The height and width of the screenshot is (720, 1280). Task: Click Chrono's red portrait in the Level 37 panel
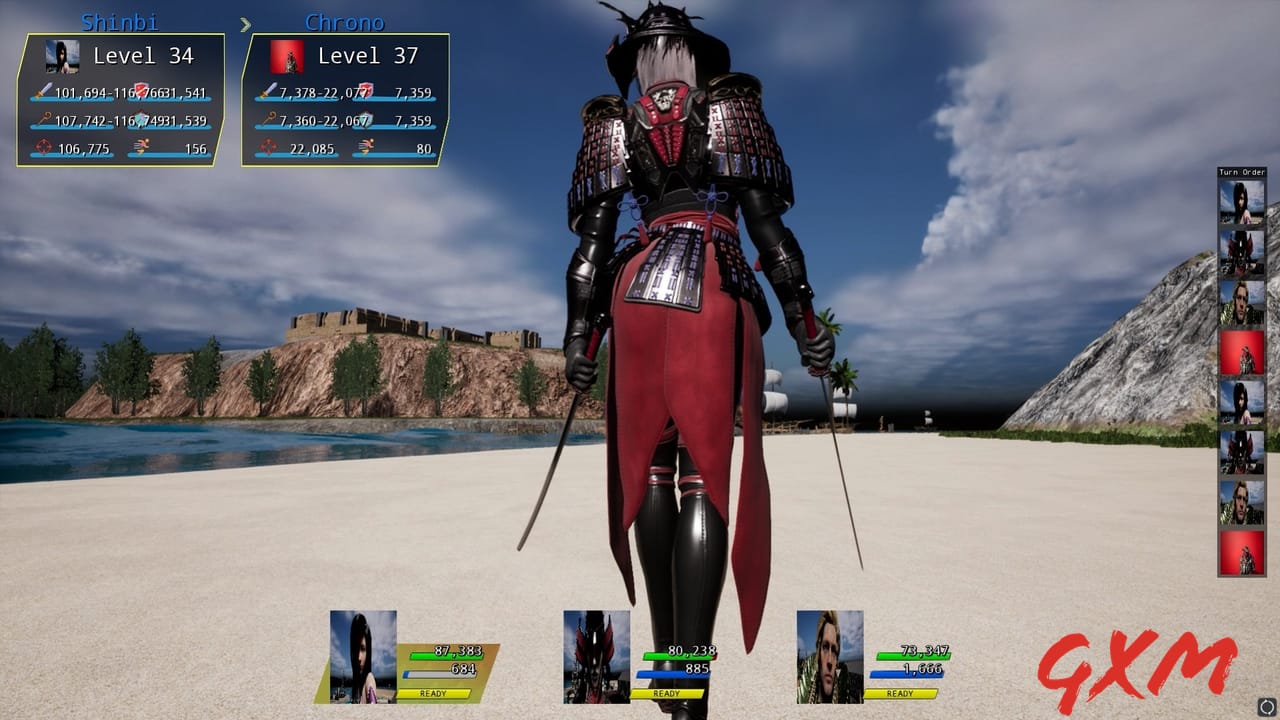[x=288, y=57]
